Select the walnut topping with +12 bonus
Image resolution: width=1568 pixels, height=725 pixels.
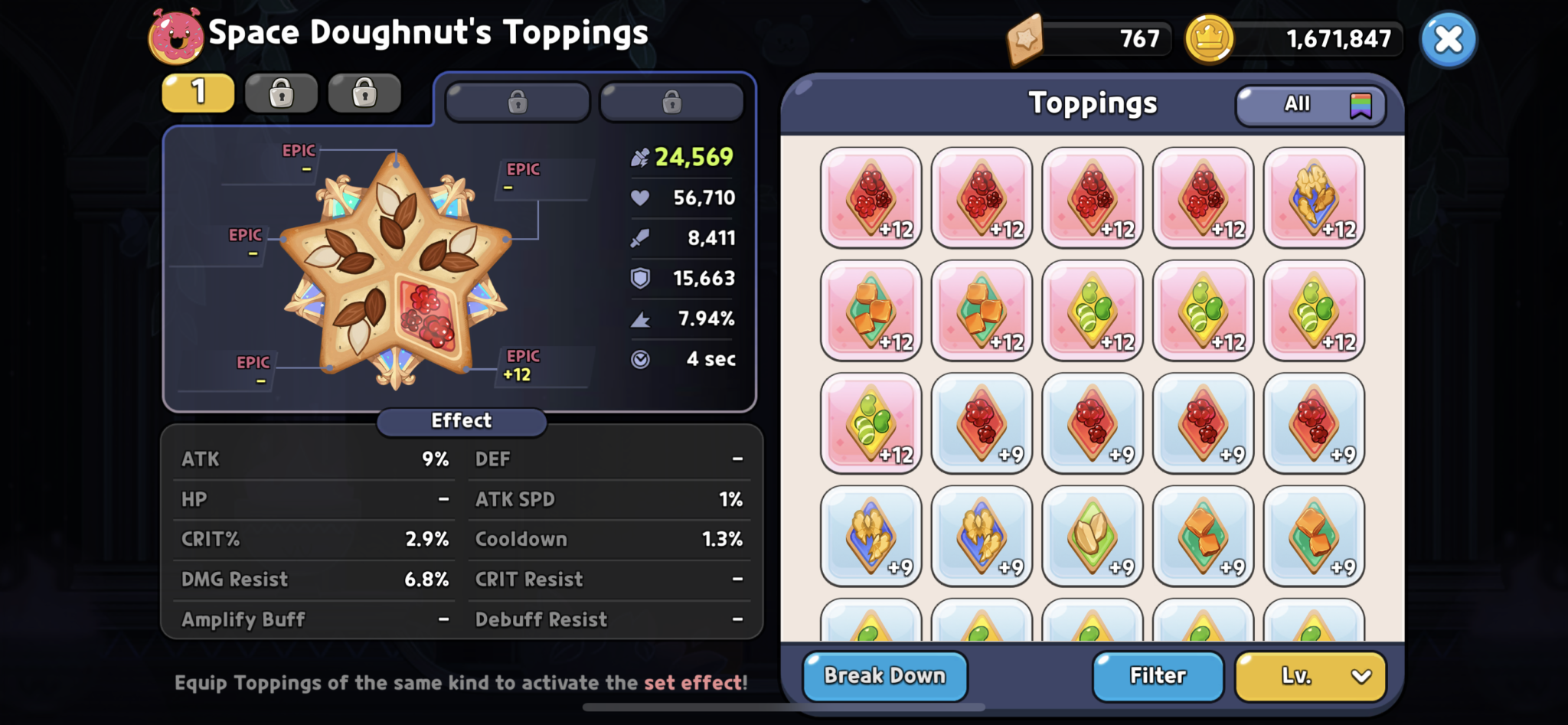coord(1314,198)
